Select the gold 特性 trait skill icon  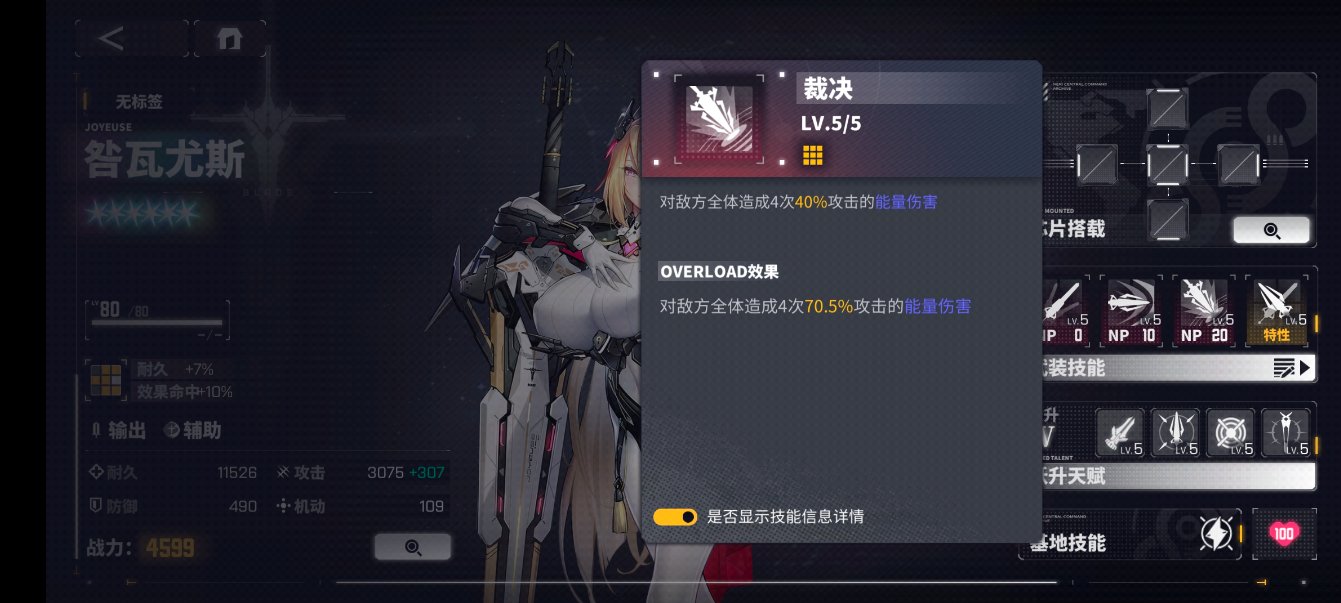(1280, 311)
